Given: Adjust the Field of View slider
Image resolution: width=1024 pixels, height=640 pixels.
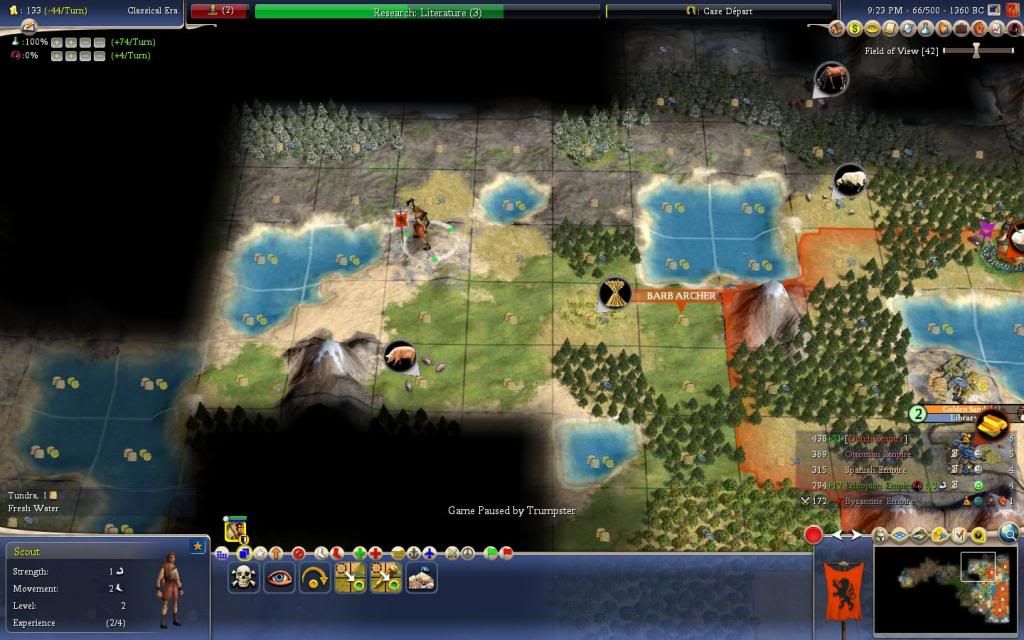Looking at the screenshot, I should [x=977, y=50].
